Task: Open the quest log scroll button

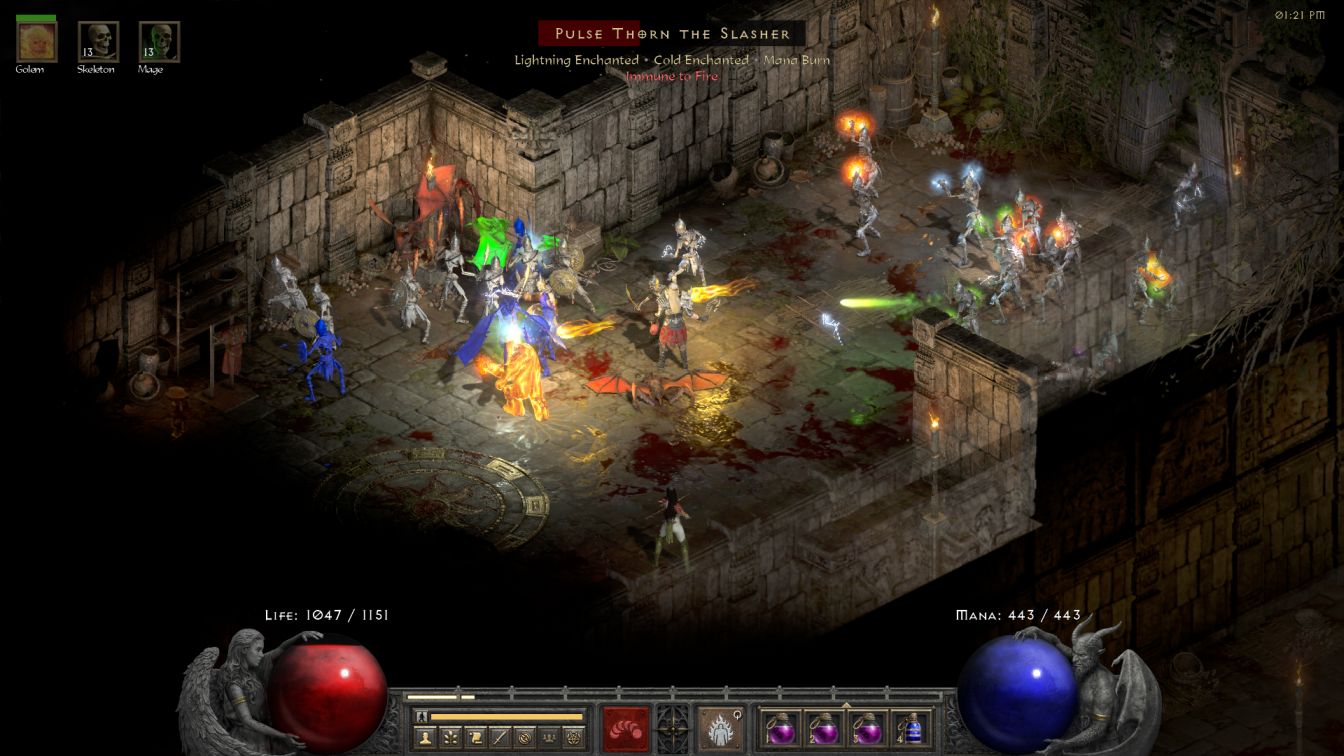Action: (474, 738)
